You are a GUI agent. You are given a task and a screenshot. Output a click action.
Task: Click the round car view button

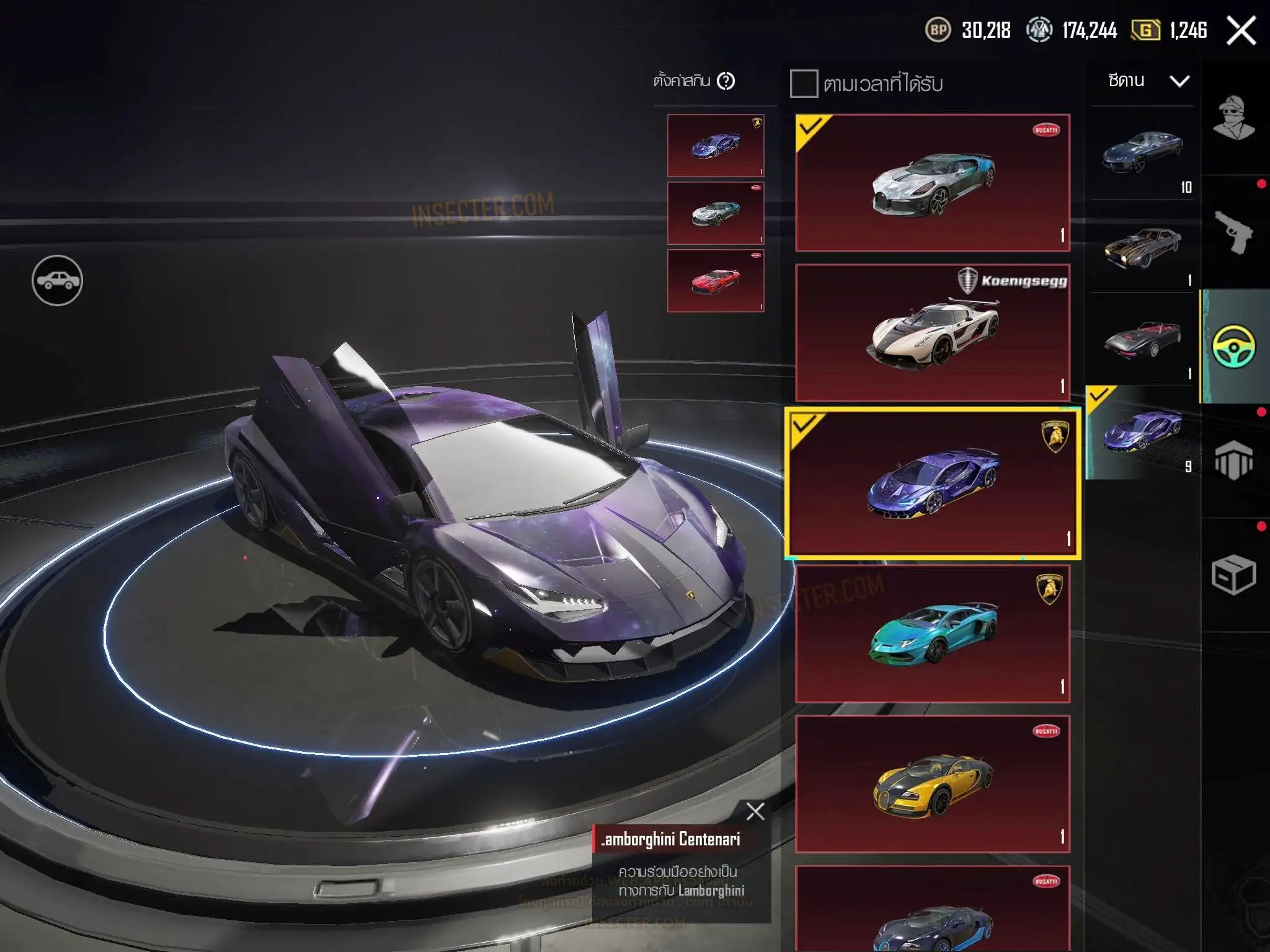point(57,280)
